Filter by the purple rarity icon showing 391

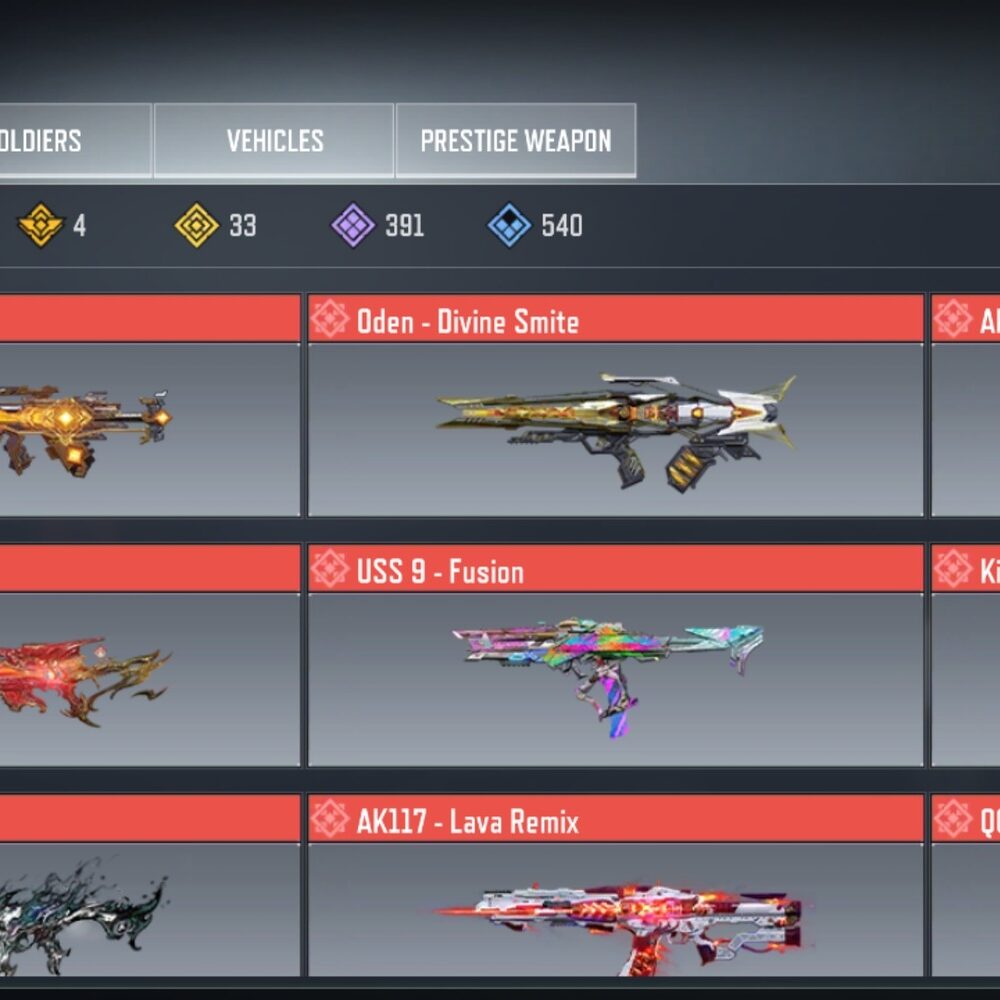(353, 225)
